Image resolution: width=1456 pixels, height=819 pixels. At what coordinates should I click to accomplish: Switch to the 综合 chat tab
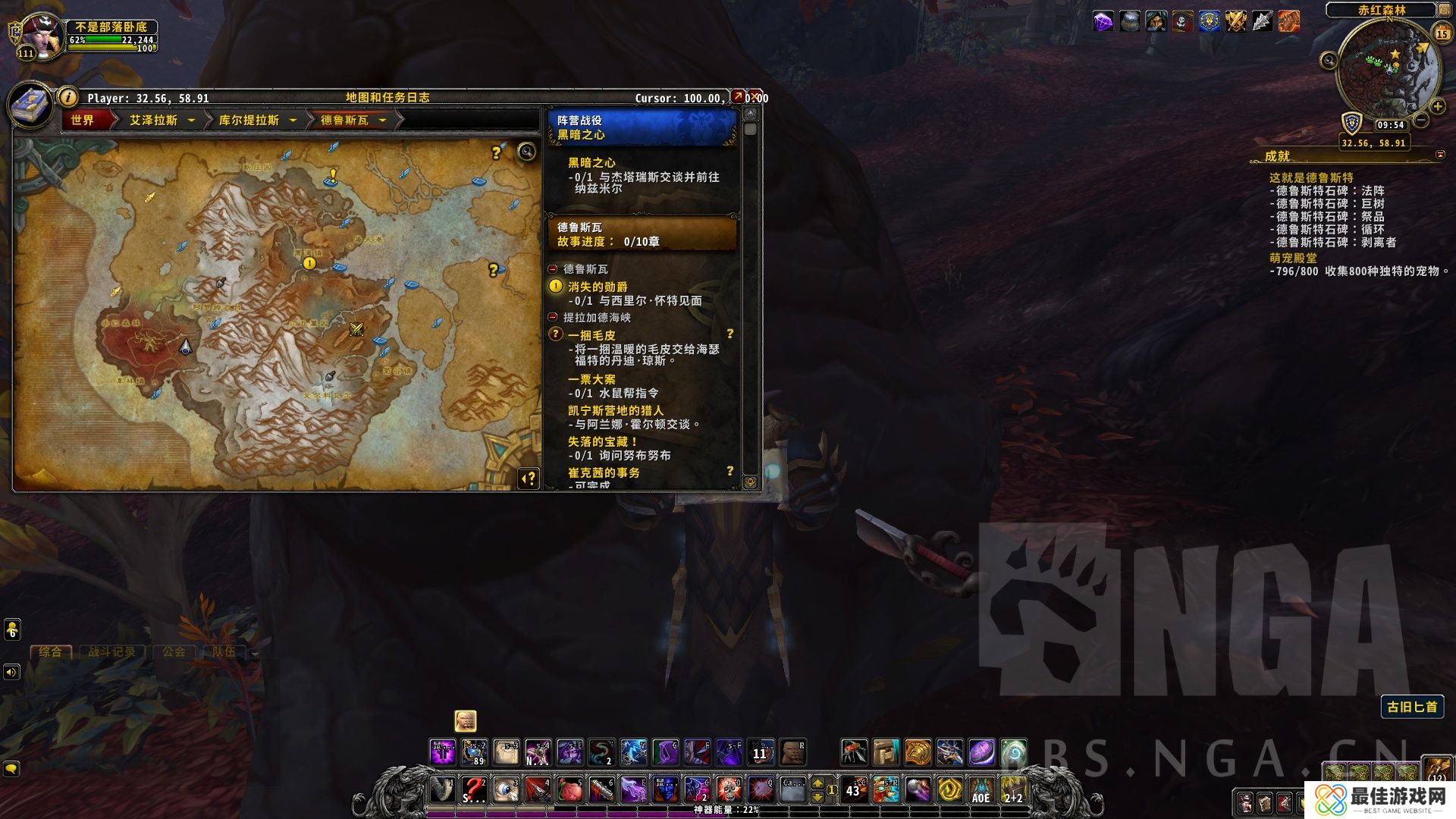coord(50,651)
